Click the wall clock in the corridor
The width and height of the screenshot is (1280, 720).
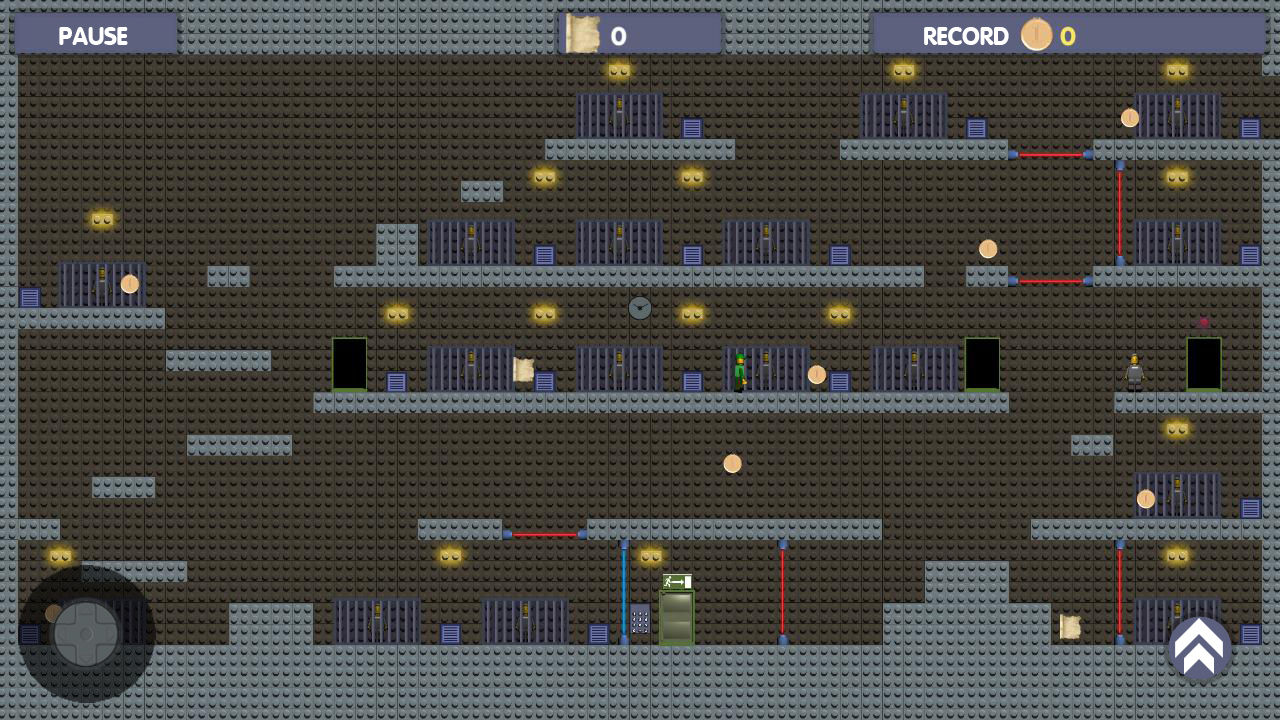click(640, 308)
